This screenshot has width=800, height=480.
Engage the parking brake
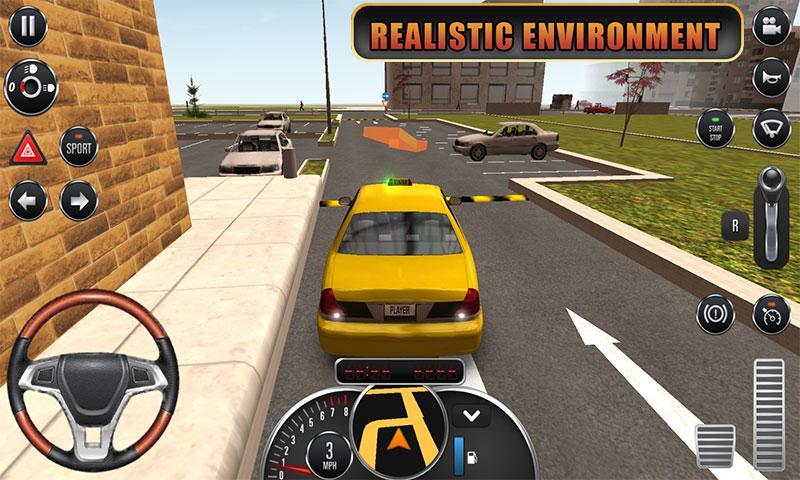[715, 314]
